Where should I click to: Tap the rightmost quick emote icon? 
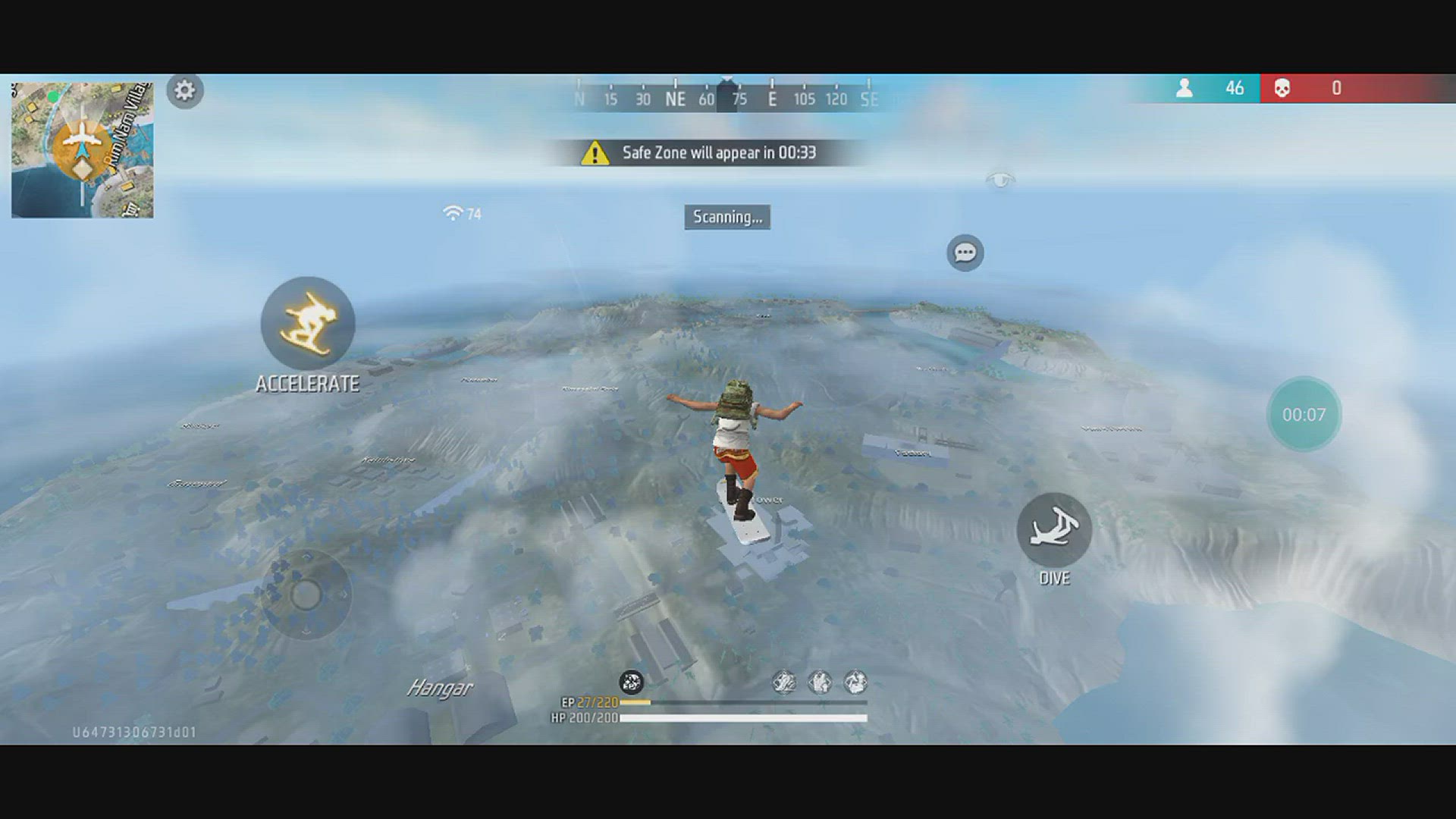(x=855, y=683)
